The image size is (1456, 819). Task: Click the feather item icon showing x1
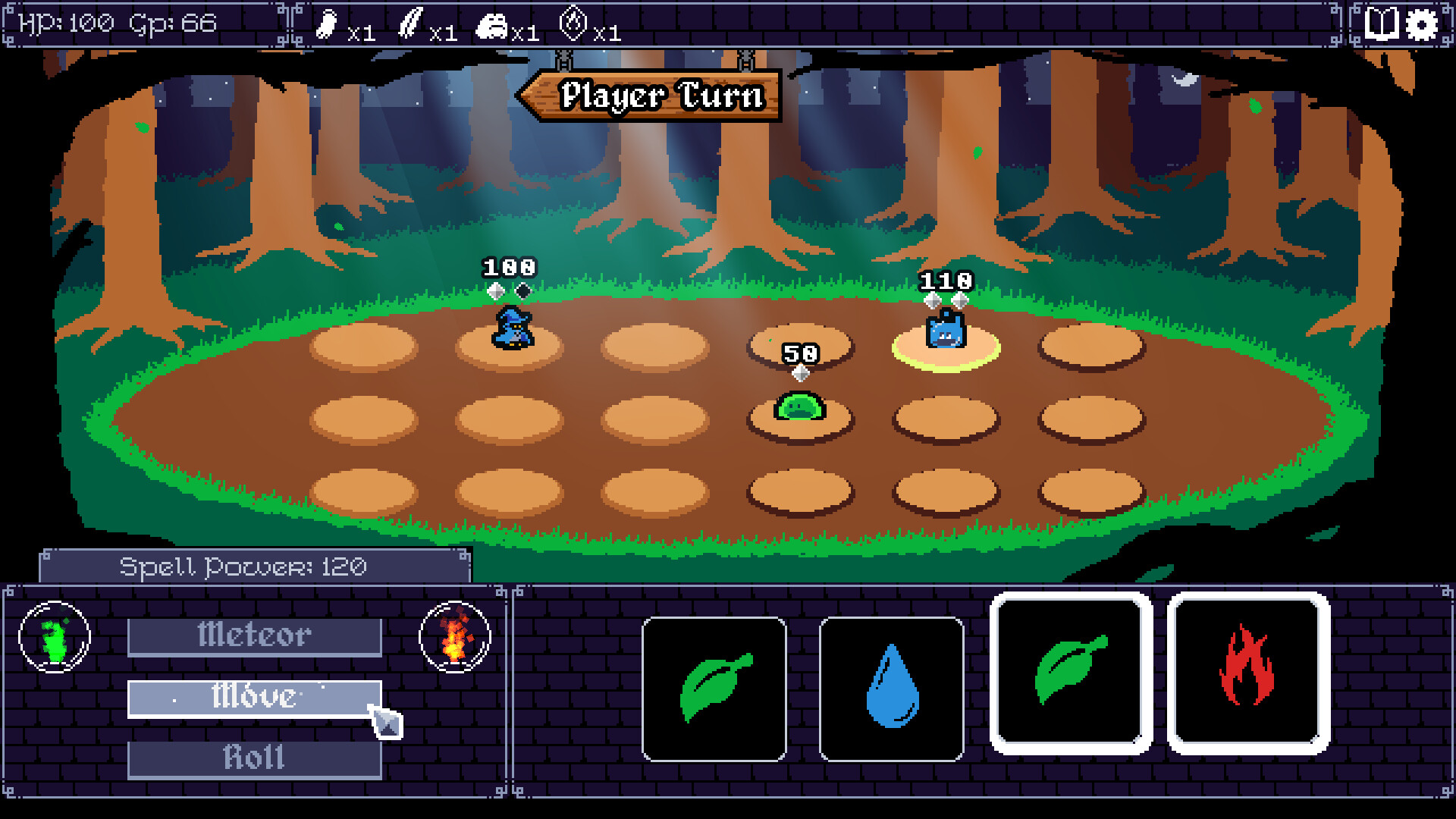coord(412,25)
